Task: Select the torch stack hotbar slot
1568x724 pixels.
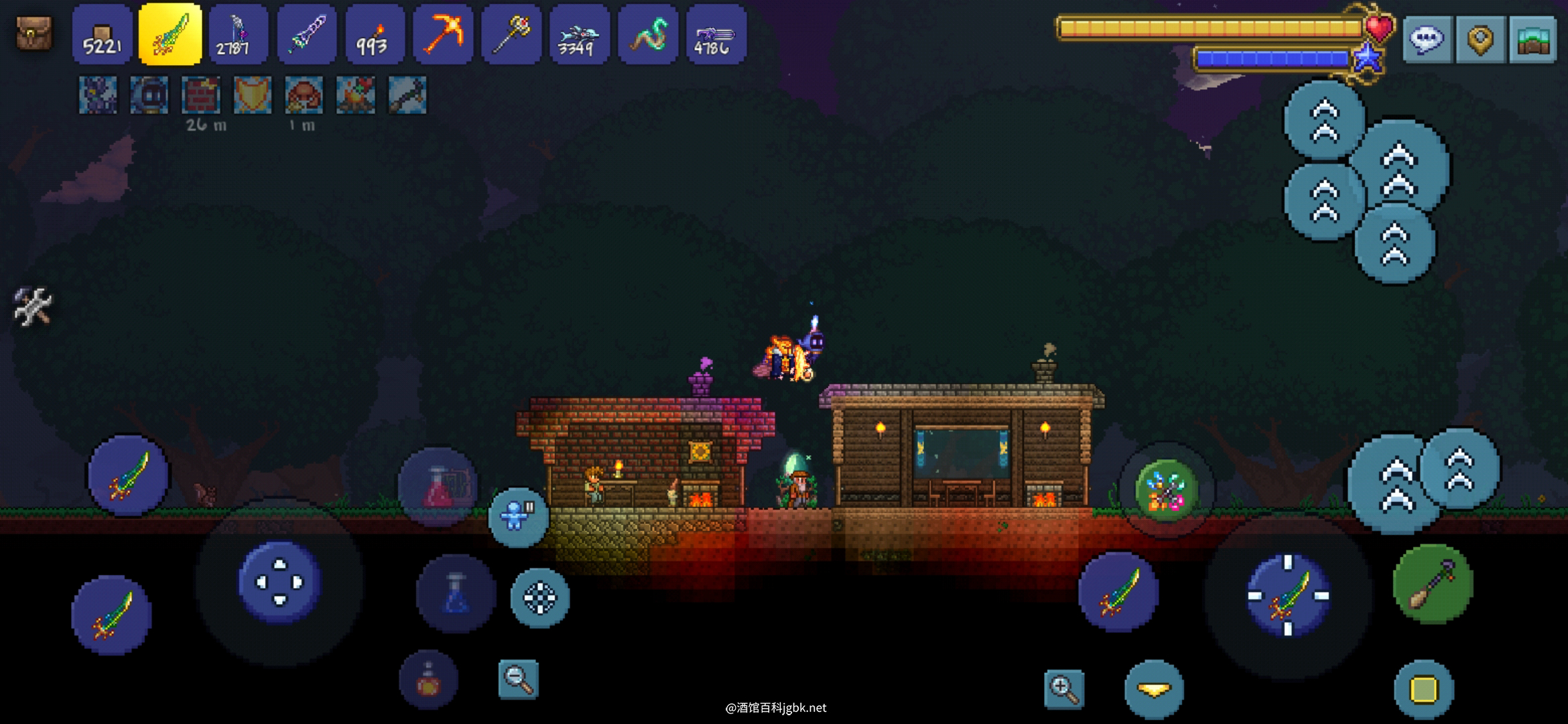Action: pos(375,35)
